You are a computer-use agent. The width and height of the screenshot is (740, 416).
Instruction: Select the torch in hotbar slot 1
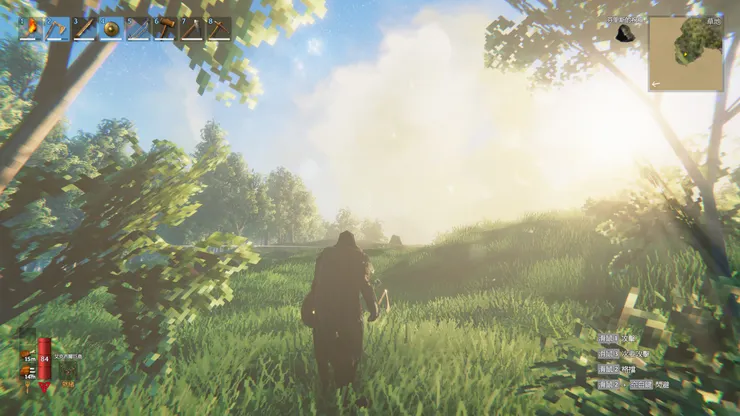click(30, 28)
